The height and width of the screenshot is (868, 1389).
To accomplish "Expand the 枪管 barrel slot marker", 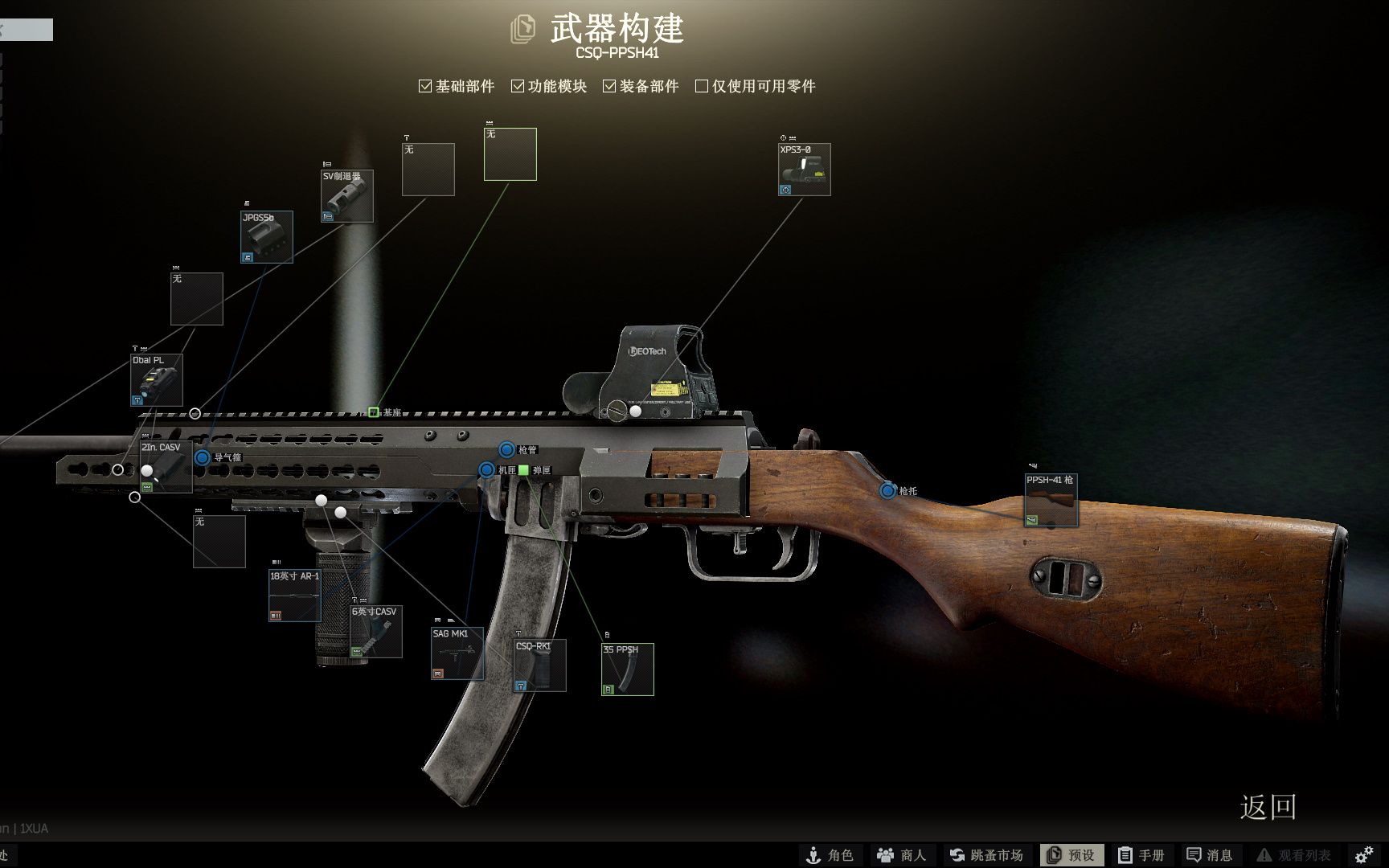I will [x=506, y=448].
